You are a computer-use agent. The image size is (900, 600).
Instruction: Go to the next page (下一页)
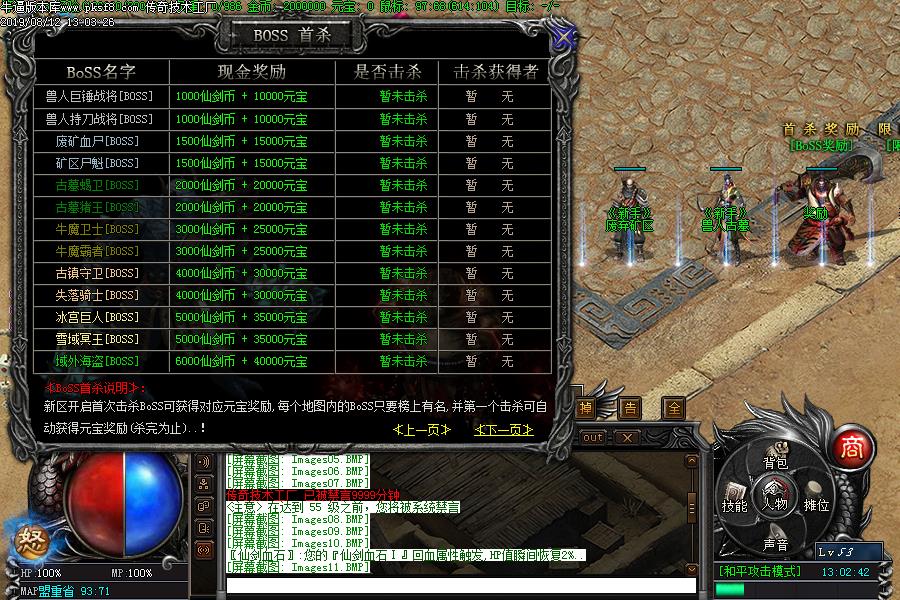click(503, 429)
